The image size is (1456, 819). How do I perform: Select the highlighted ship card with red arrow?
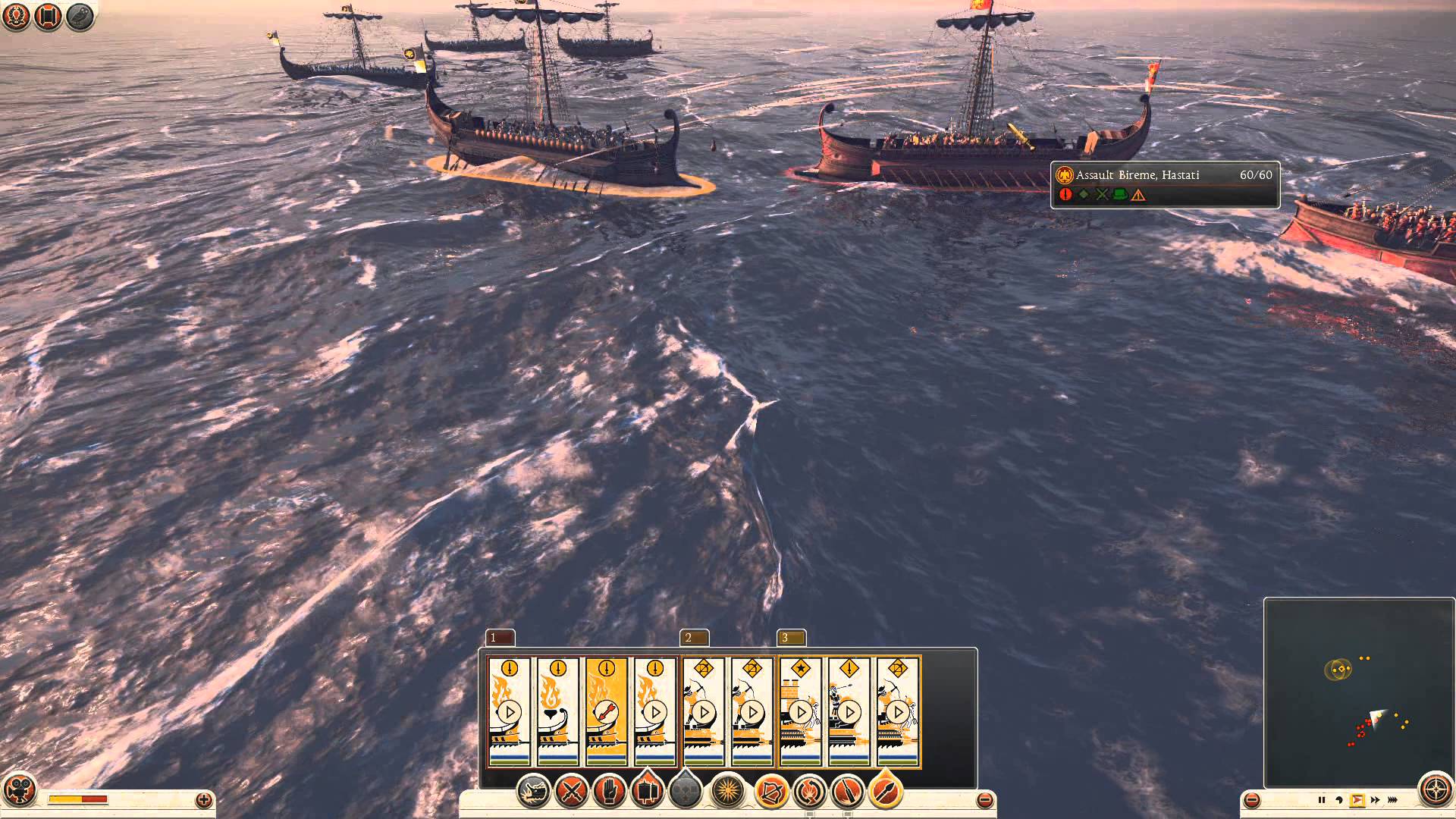coord(607,711)
